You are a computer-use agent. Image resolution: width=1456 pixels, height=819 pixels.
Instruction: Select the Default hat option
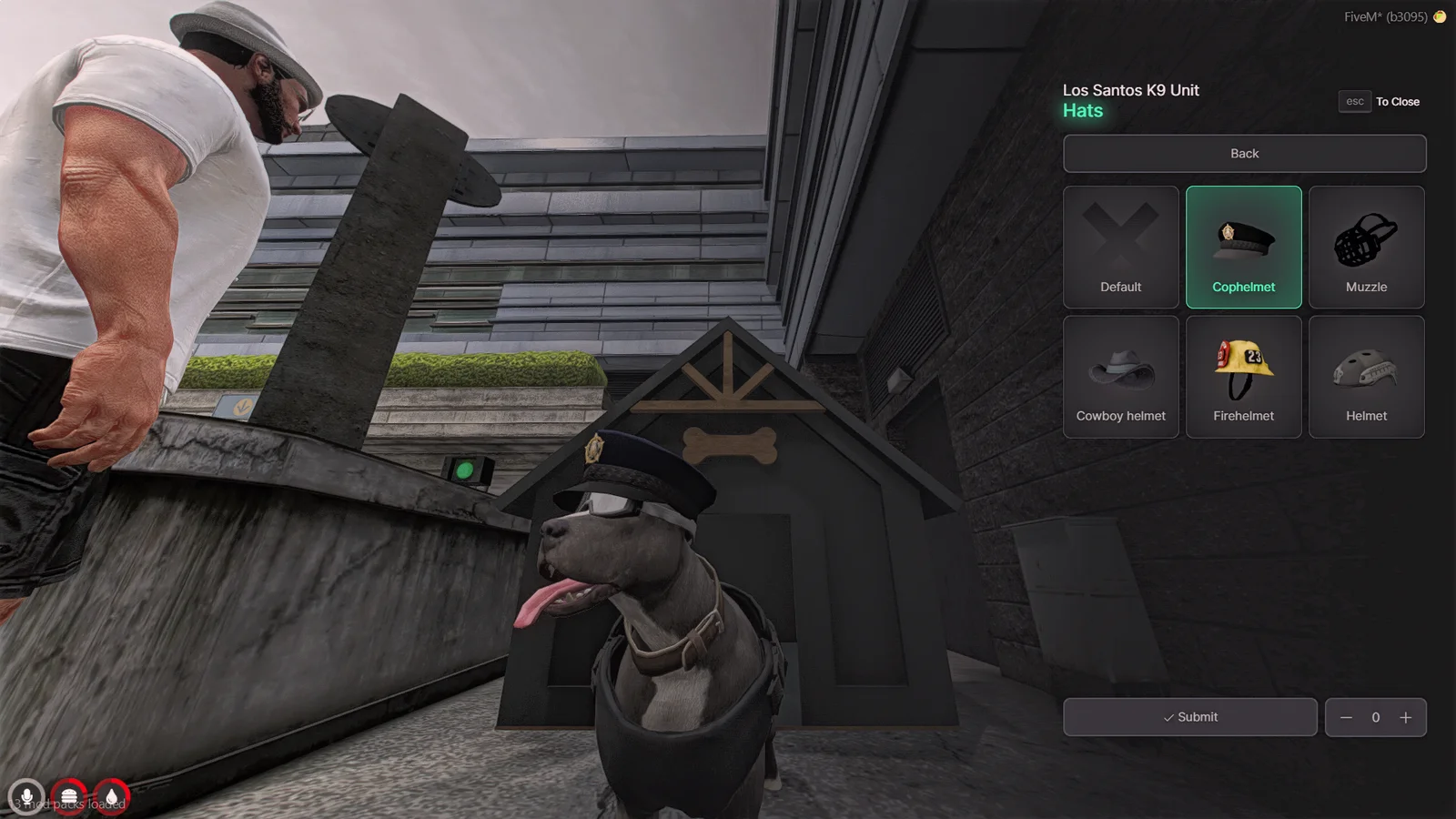coord(1120,248)
